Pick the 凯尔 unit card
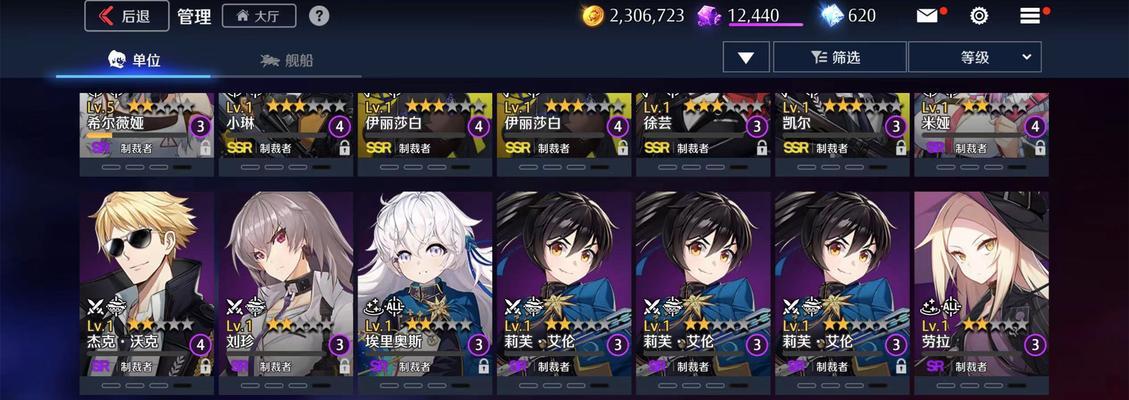 842,126
